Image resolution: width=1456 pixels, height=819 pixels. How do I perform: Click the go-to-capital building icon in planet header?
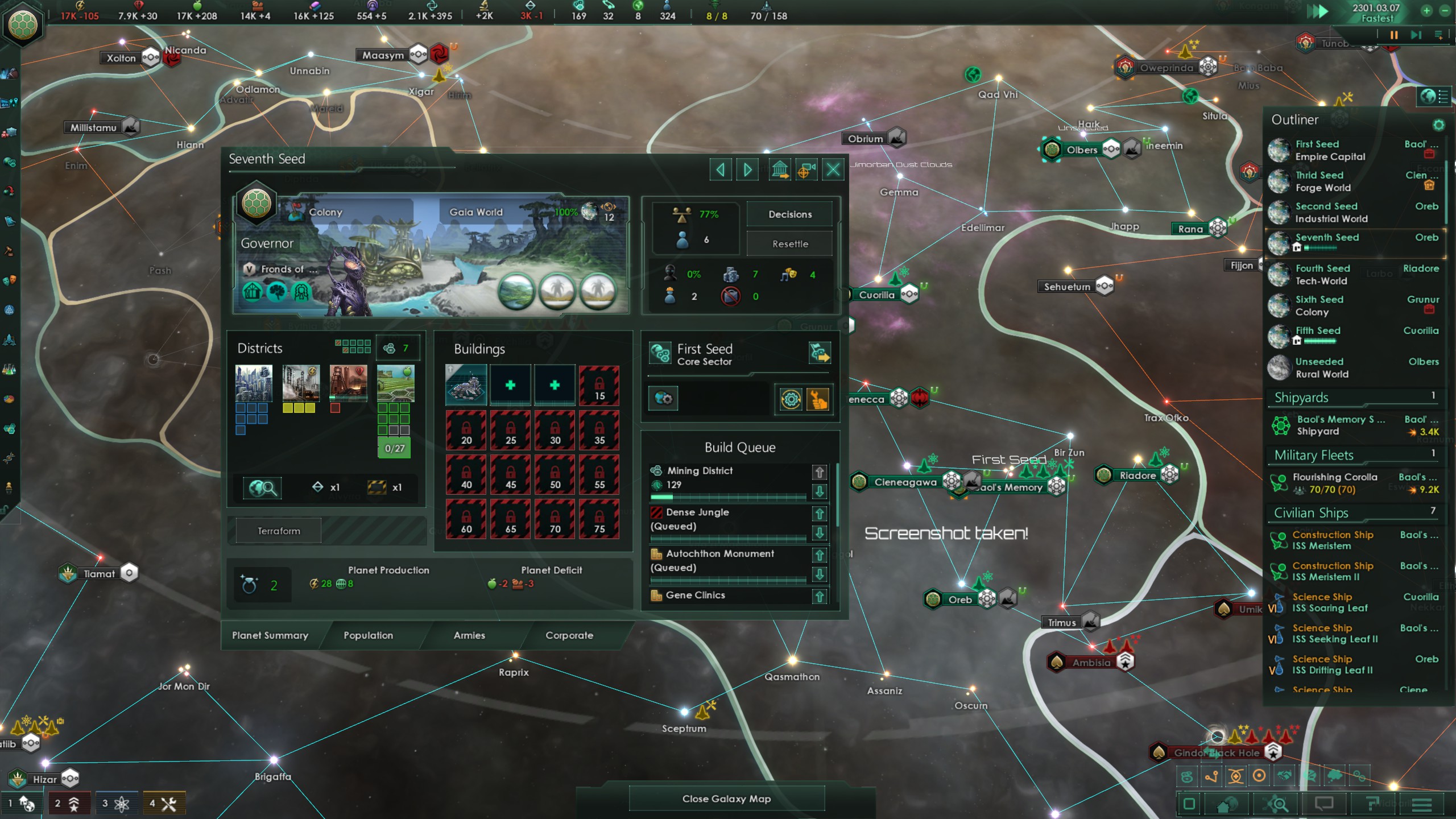pyautogui.click(x=780, y=168)
